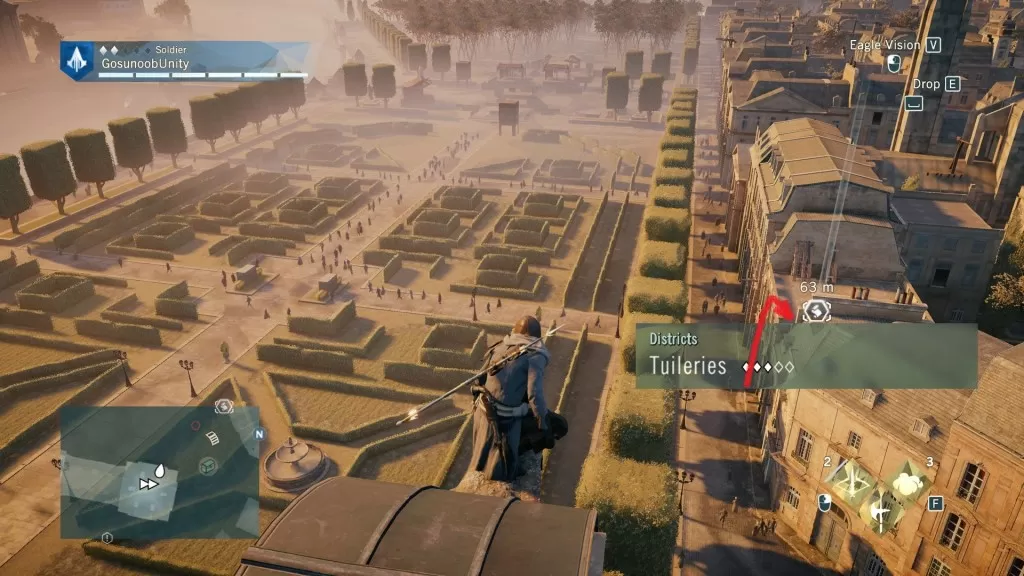Select the exclamation alert icon below minimap

(107, 538)
